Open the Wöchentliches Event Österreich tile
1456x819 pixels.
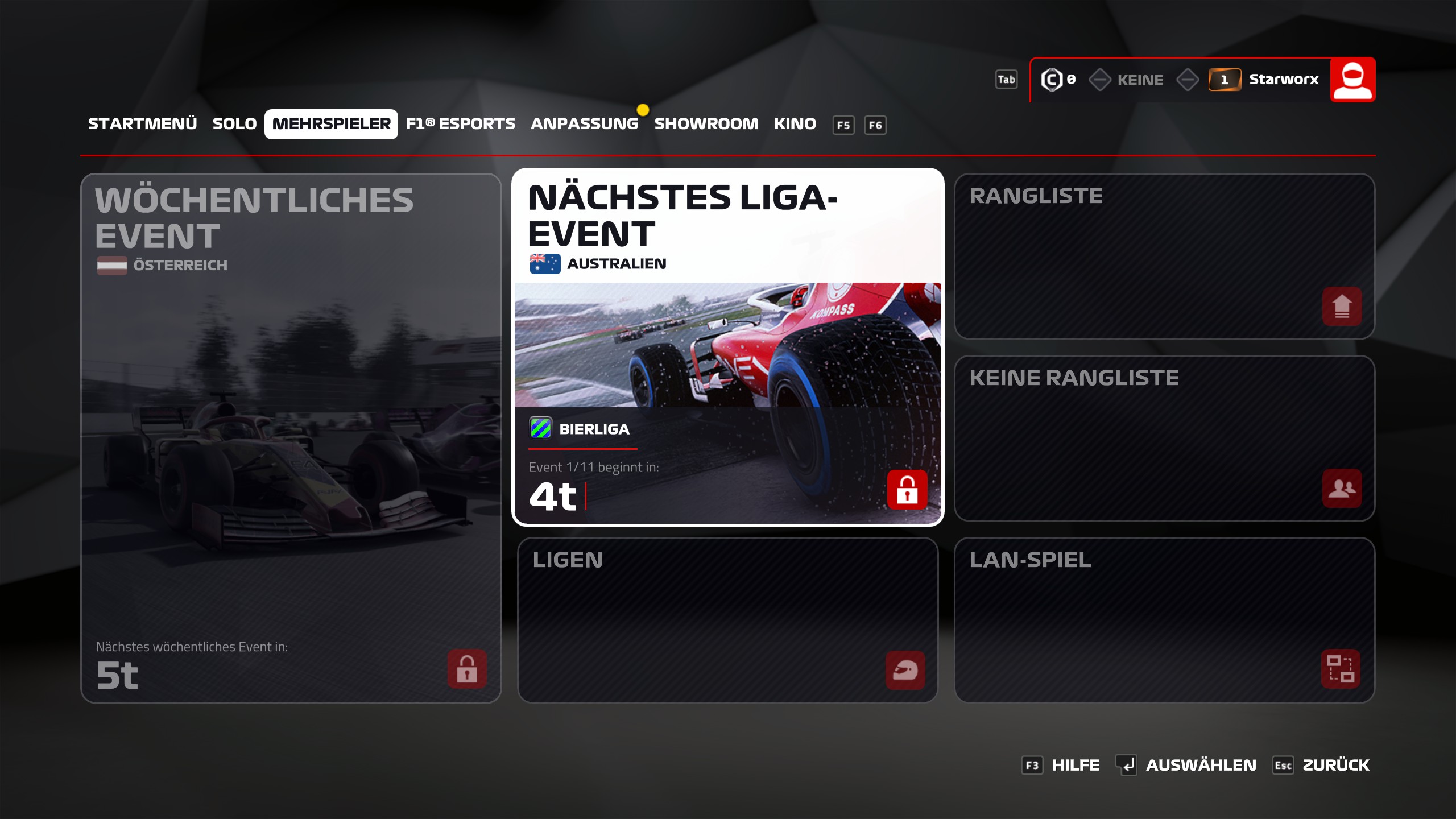click(291, 438)
